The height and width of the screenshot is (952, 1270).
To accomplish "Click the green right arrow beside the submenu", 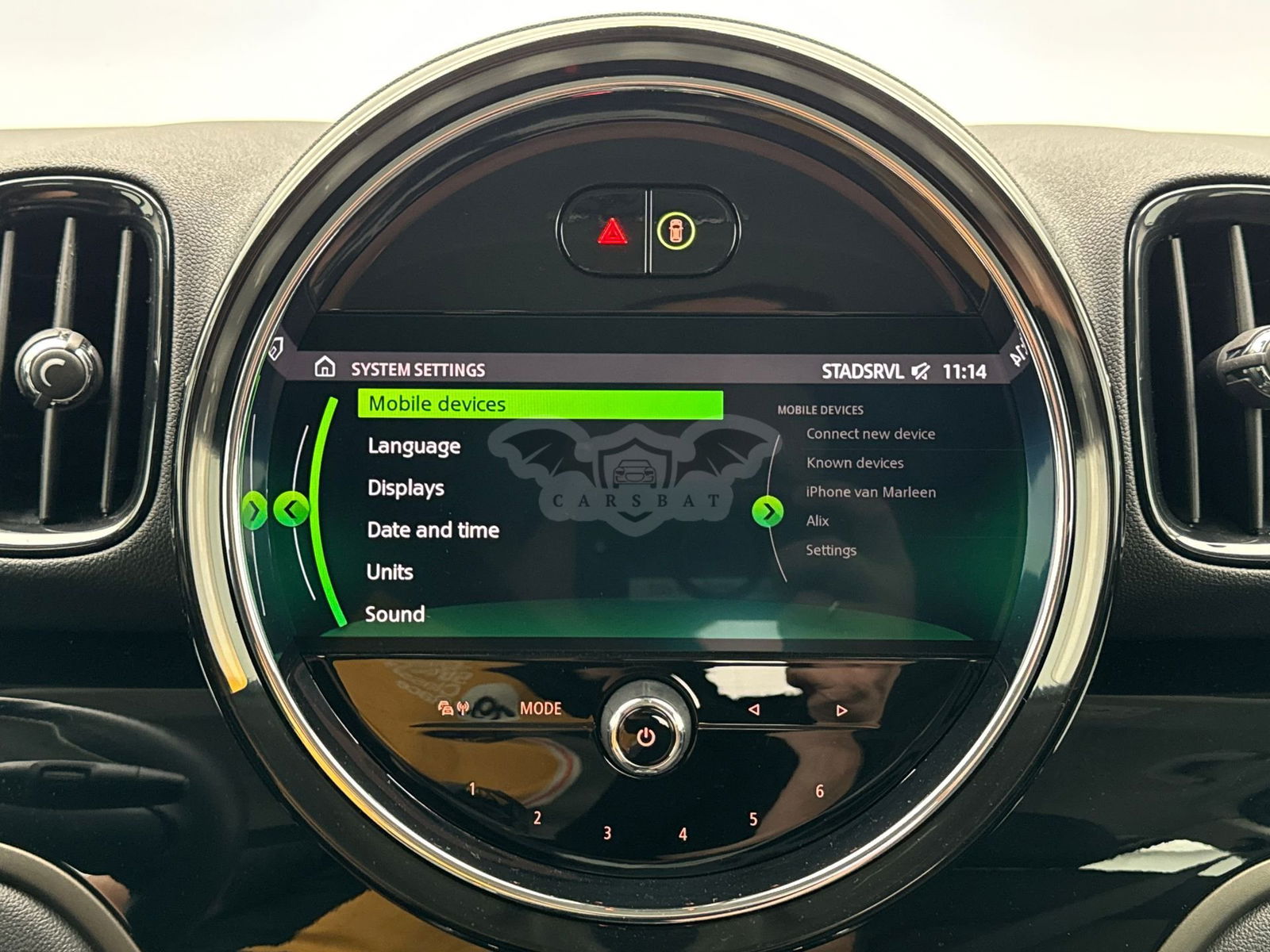I will (x=767, y=512).
